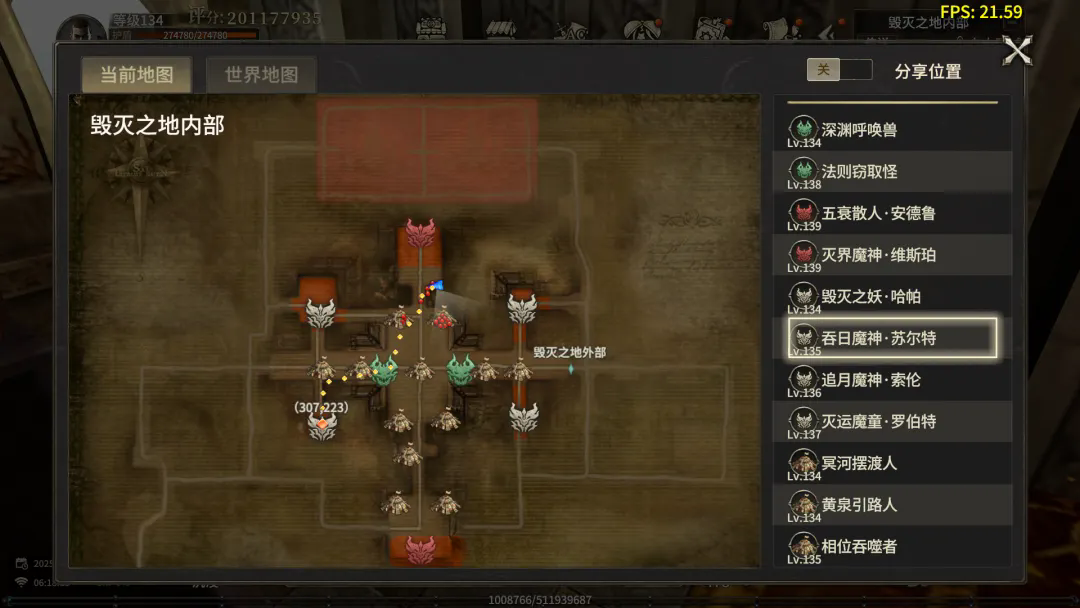This screenshot has height=608, width=1080.
Task: Choose 法则窃取怪 from the list
Action: click(x=892, y=172)
